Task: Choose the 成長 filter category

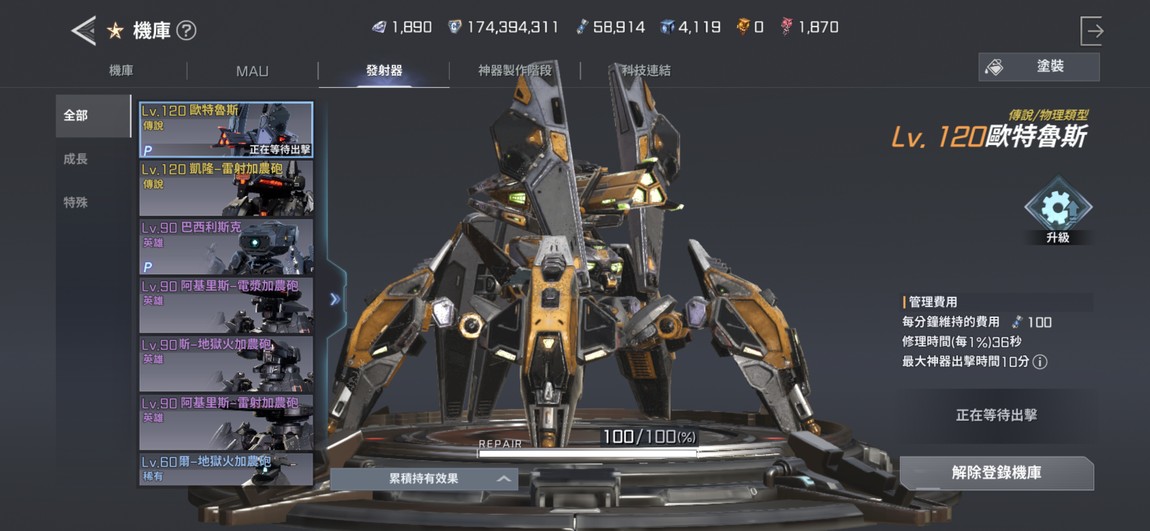Action: [76, 159]
